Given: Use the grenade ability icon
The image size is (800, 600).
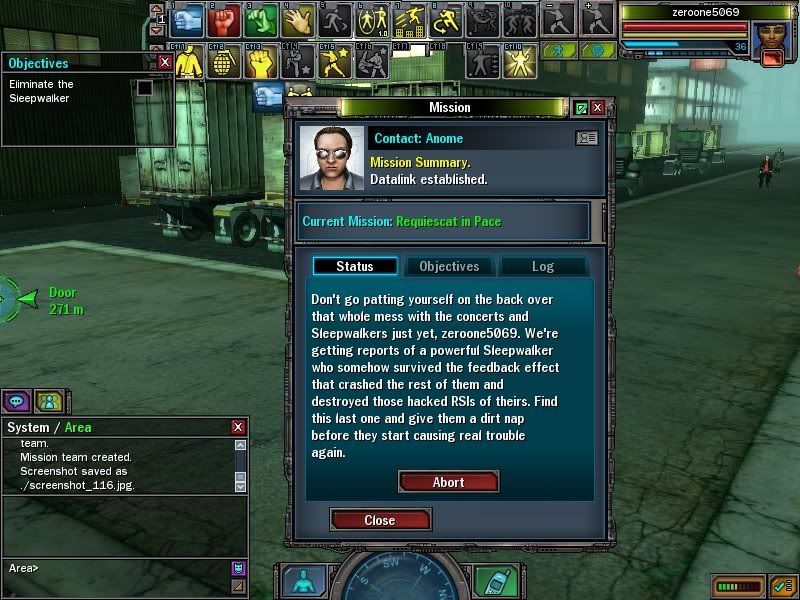Looking at the screenshot, I should coord(225,62).
